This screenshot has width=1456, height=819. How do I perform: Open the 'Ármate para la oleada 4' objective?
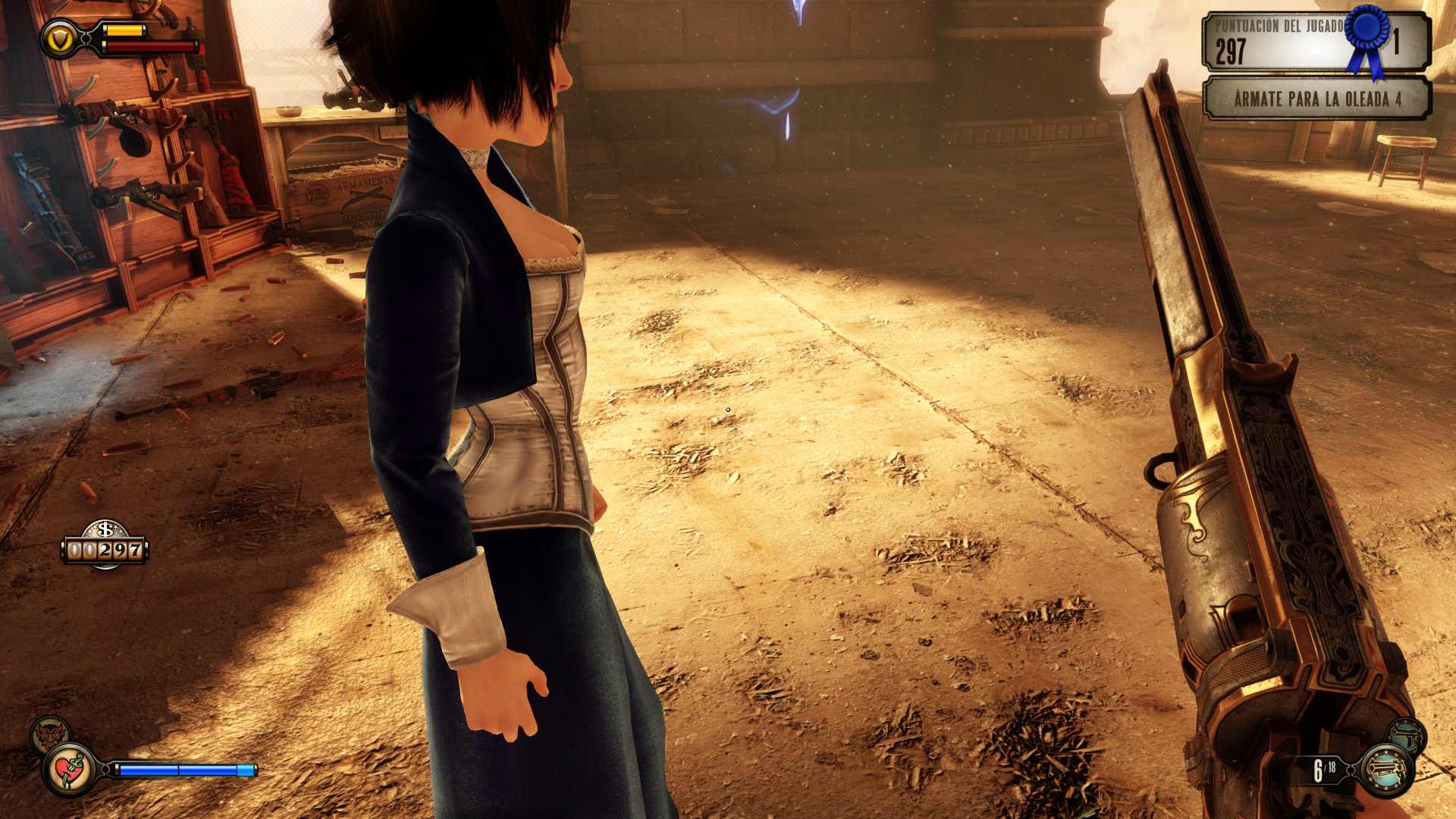click(x=1316, y=99)
